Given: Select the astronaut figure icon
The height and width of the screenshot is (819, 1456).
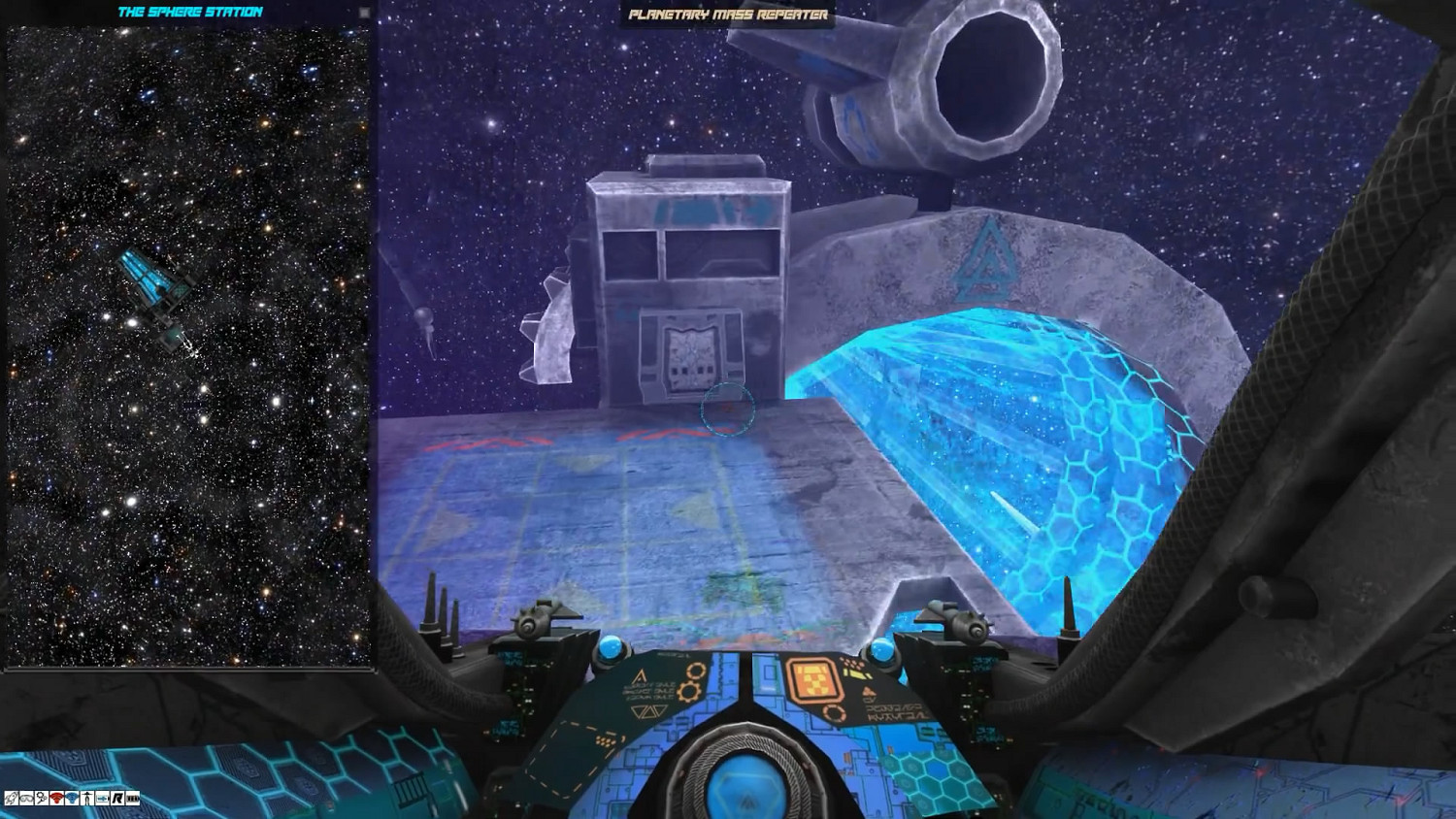Looking at the screenshot, I should point(86,800).
